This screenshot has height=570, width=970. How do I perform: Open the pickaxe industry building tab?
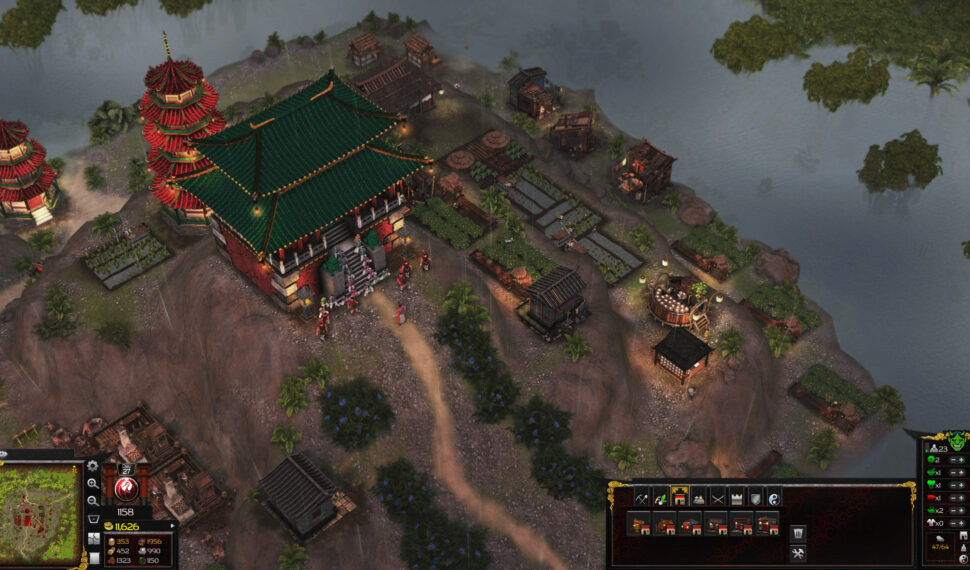[x=643, y=496]
